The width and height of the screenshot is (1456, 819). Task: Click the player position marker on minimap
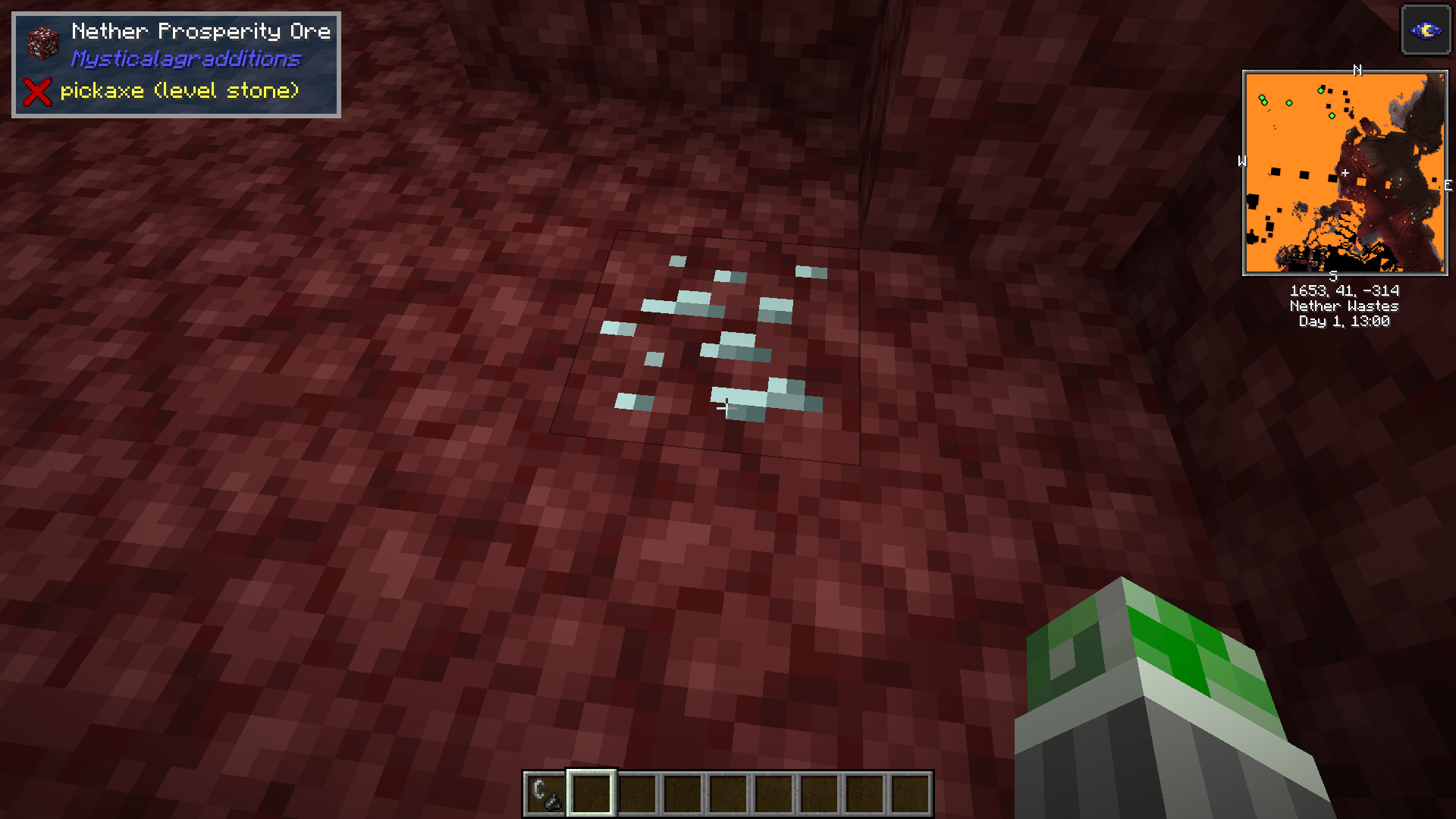[x=1344, y=174]
